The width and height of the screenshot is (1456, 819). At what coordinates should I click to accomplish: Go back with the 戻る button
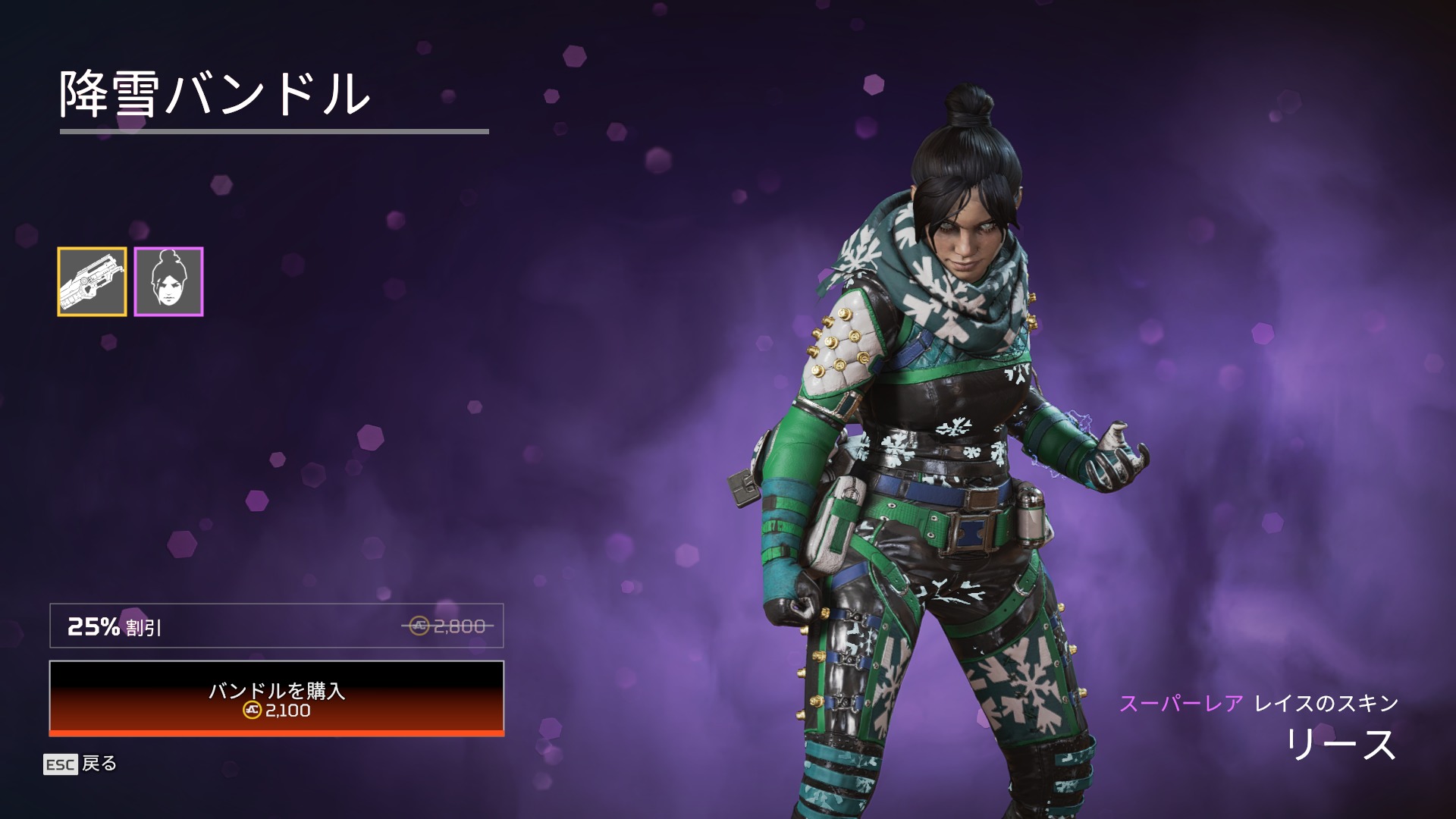(x=81, y=764)
